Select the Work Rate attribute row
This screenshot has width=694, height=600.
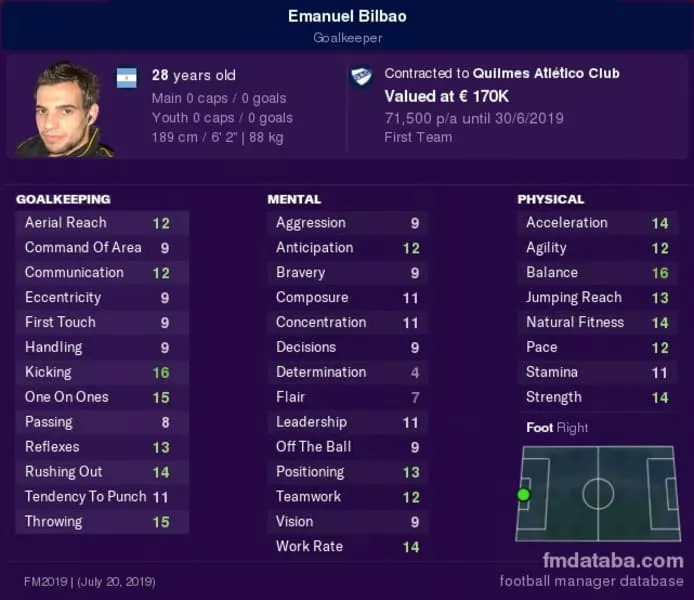coord(348,546)
